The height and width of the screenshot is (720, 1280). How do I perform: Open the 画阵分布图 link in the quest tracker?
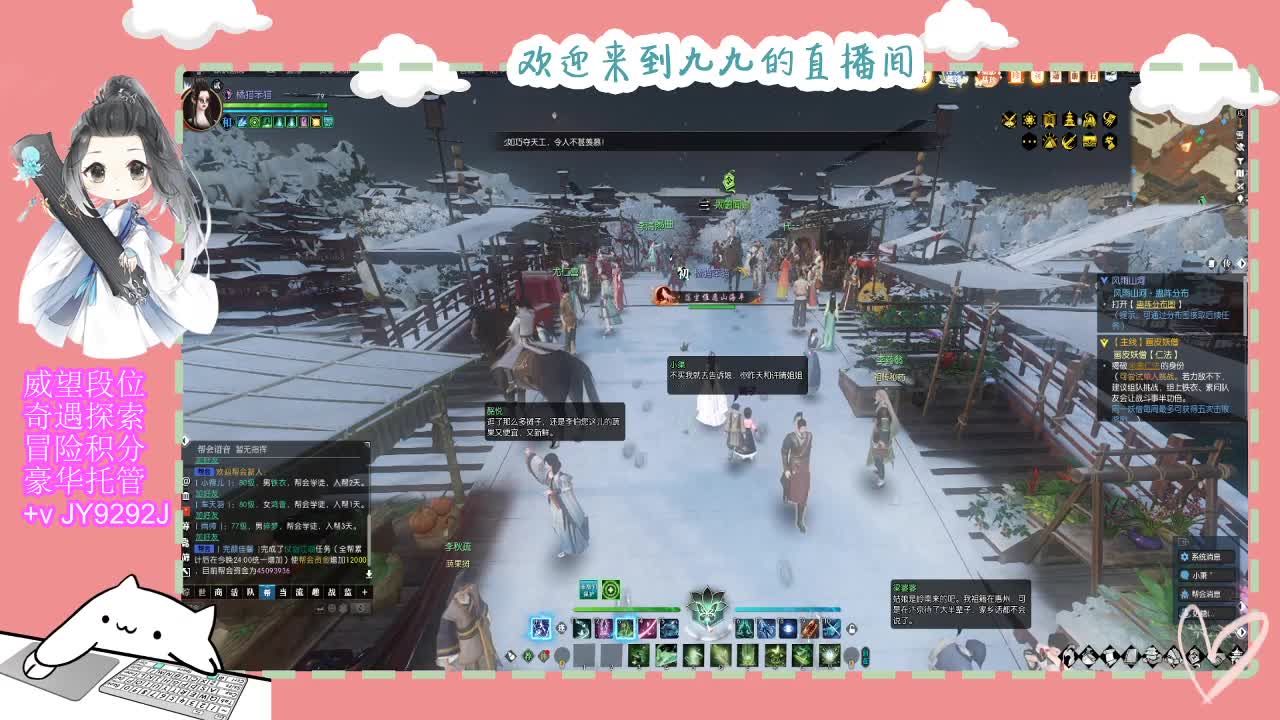coord(1155,304)
